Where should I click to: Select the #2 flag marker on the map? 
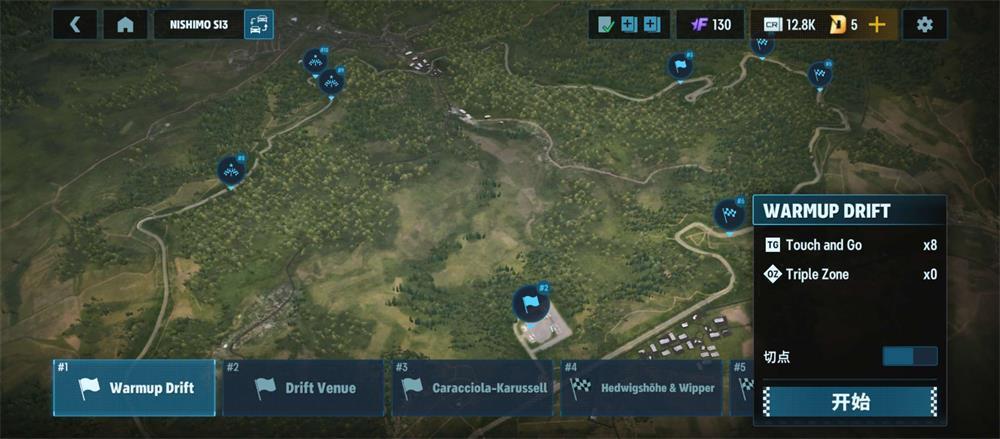[530, 302]
